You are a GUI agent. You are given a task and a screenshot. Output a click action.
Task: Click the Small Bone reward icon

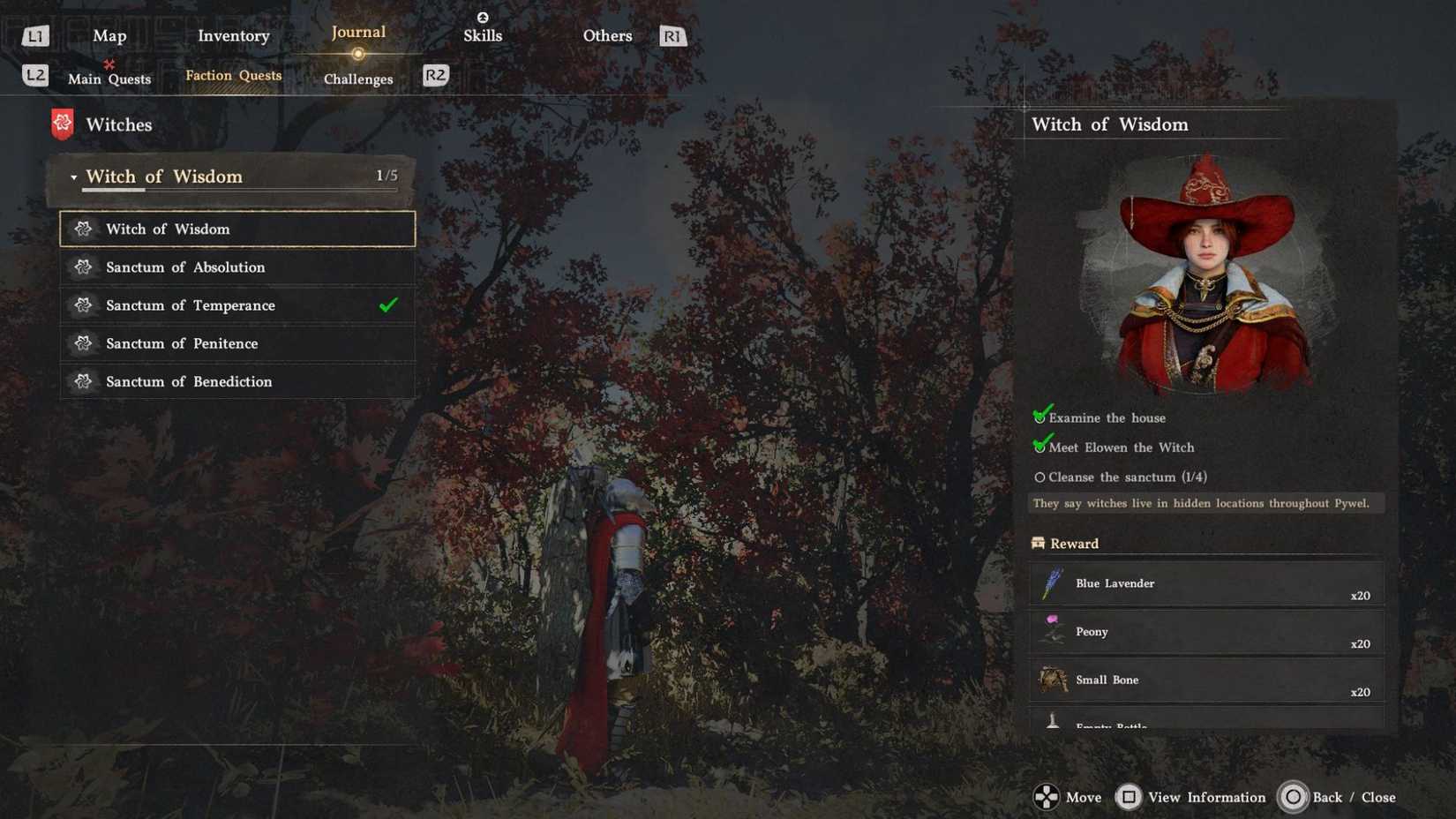coord(1052,680)
